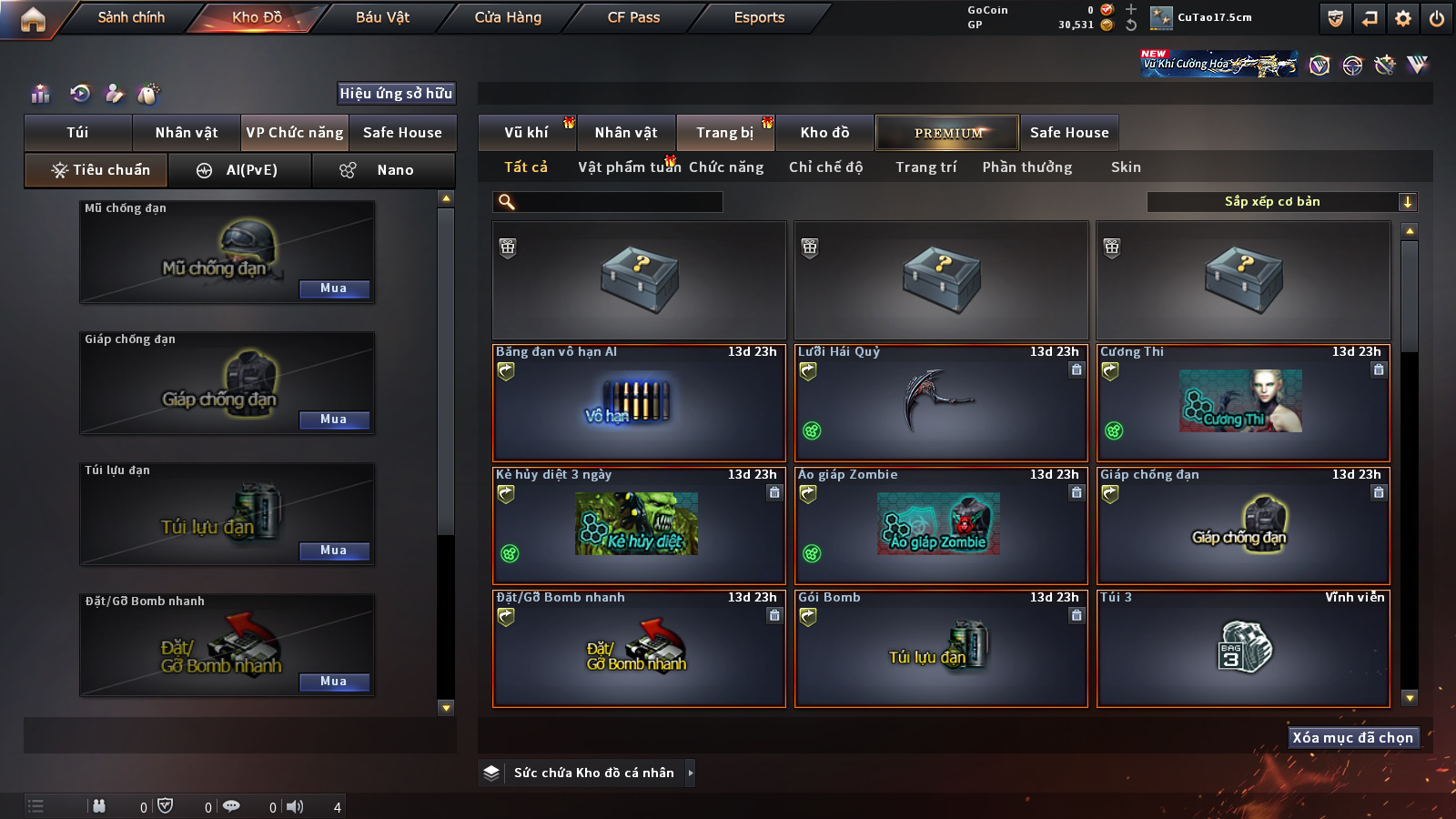Click the power exit button
This screenshot has height=819, width=1456.
(1437, 18)
